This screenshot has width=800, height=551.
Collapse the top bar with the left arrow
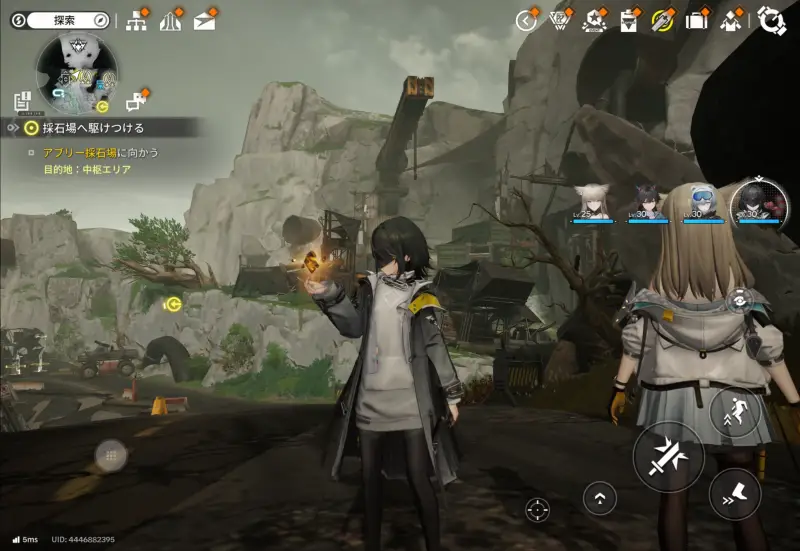tap(526, 20)
